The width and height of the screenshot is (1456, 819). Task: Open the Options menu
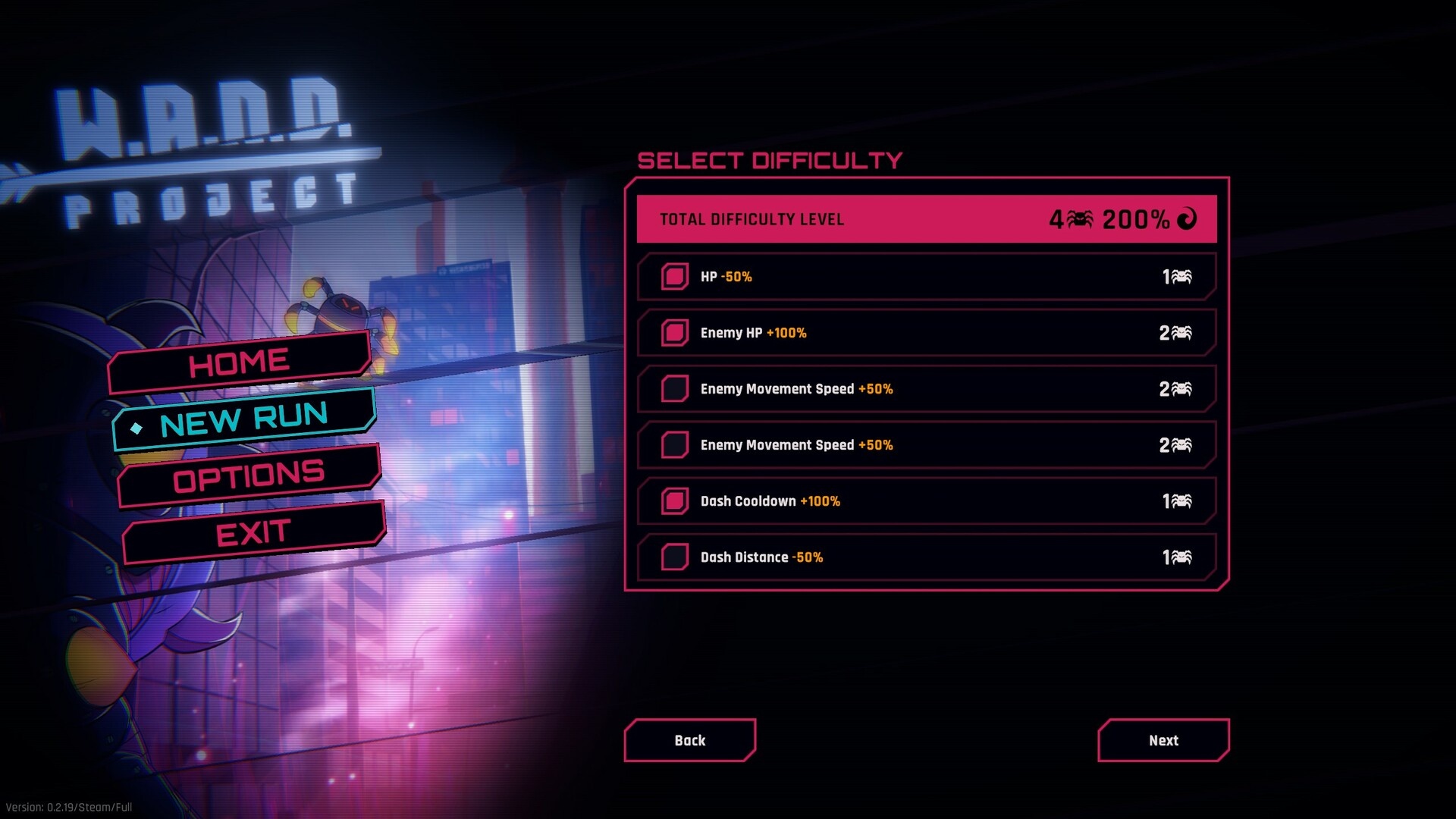pos(249,476)
